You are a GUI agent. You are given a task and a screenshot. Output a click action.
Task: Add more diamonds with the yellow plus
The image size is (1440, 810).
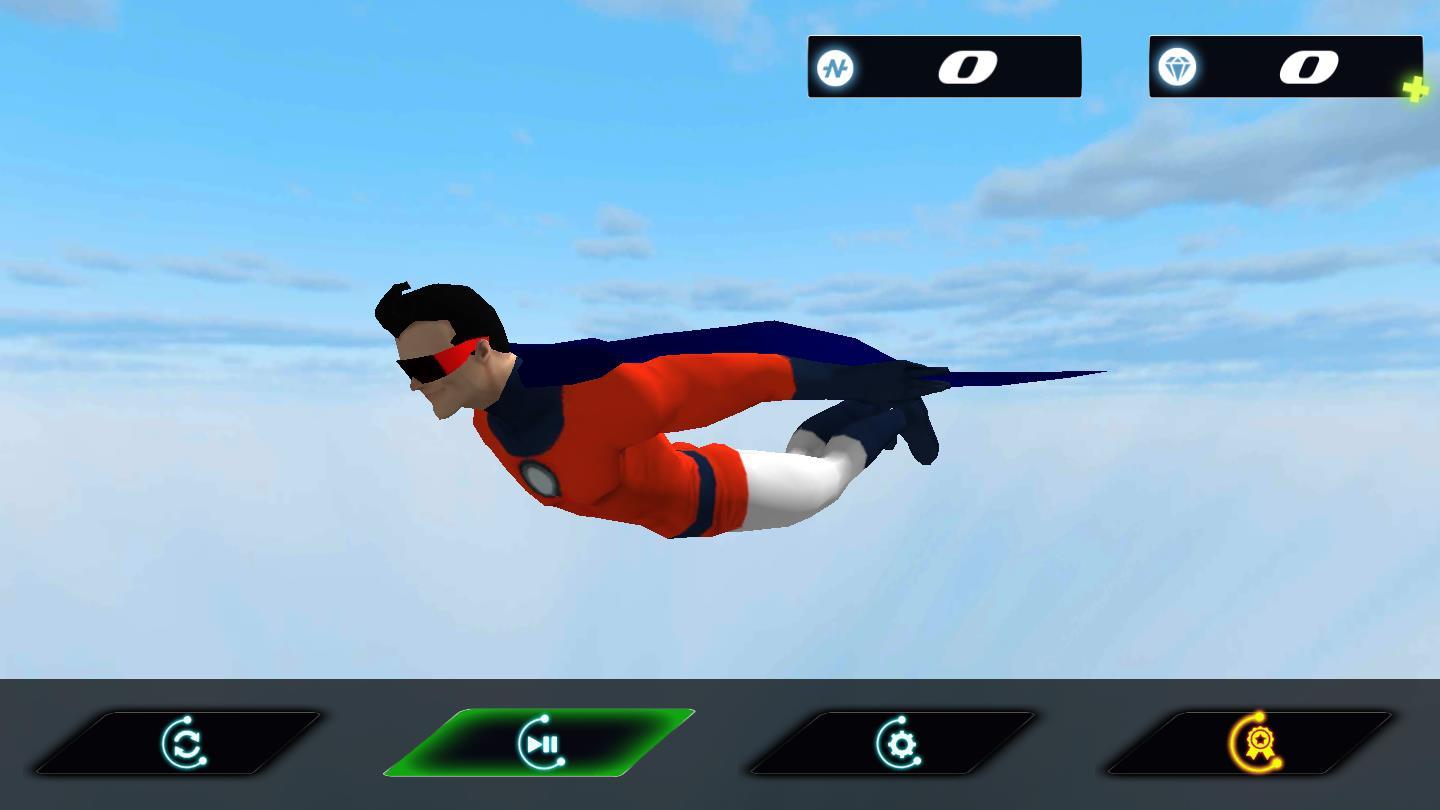(x=1415, y=90)
